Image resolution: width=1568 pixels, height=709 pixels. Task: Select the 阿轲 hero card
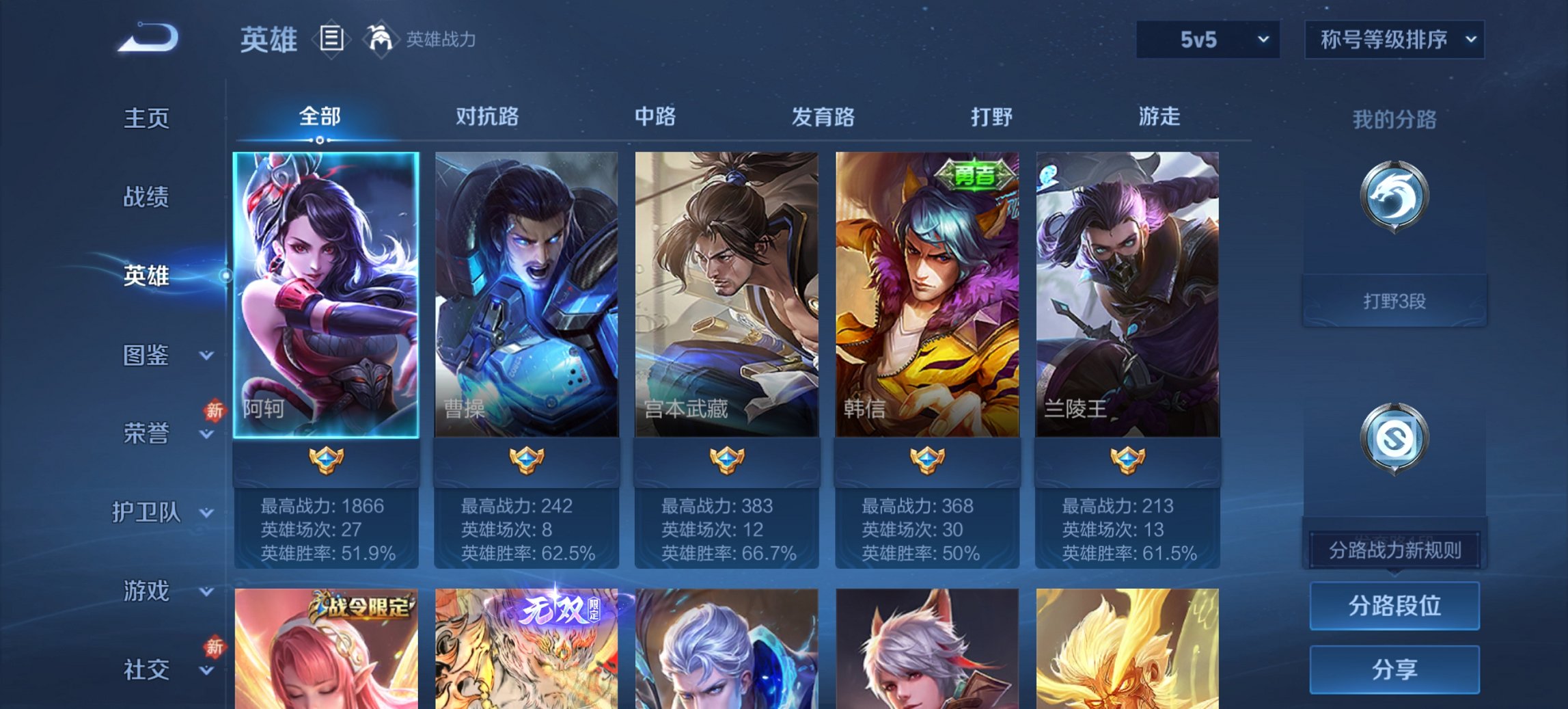(x=327, y=294)
